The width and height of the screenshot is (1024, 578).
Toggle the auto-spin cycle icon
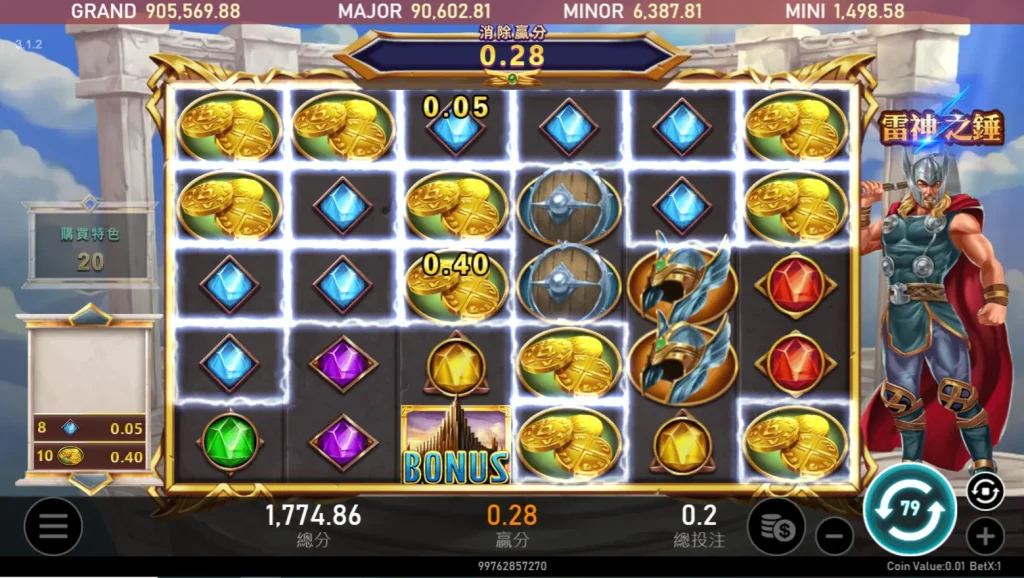pyautogui.click(x=984, y=489)
